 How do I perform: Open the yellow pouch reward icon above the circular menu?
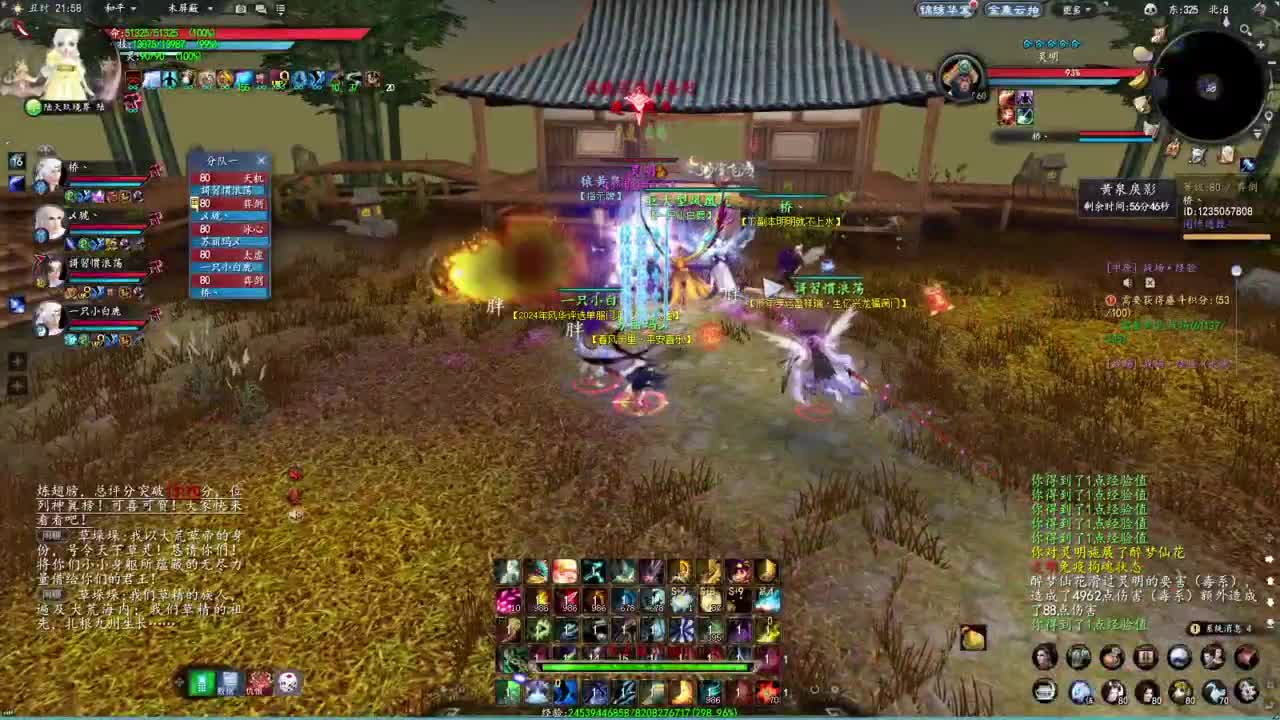[973, 638]
